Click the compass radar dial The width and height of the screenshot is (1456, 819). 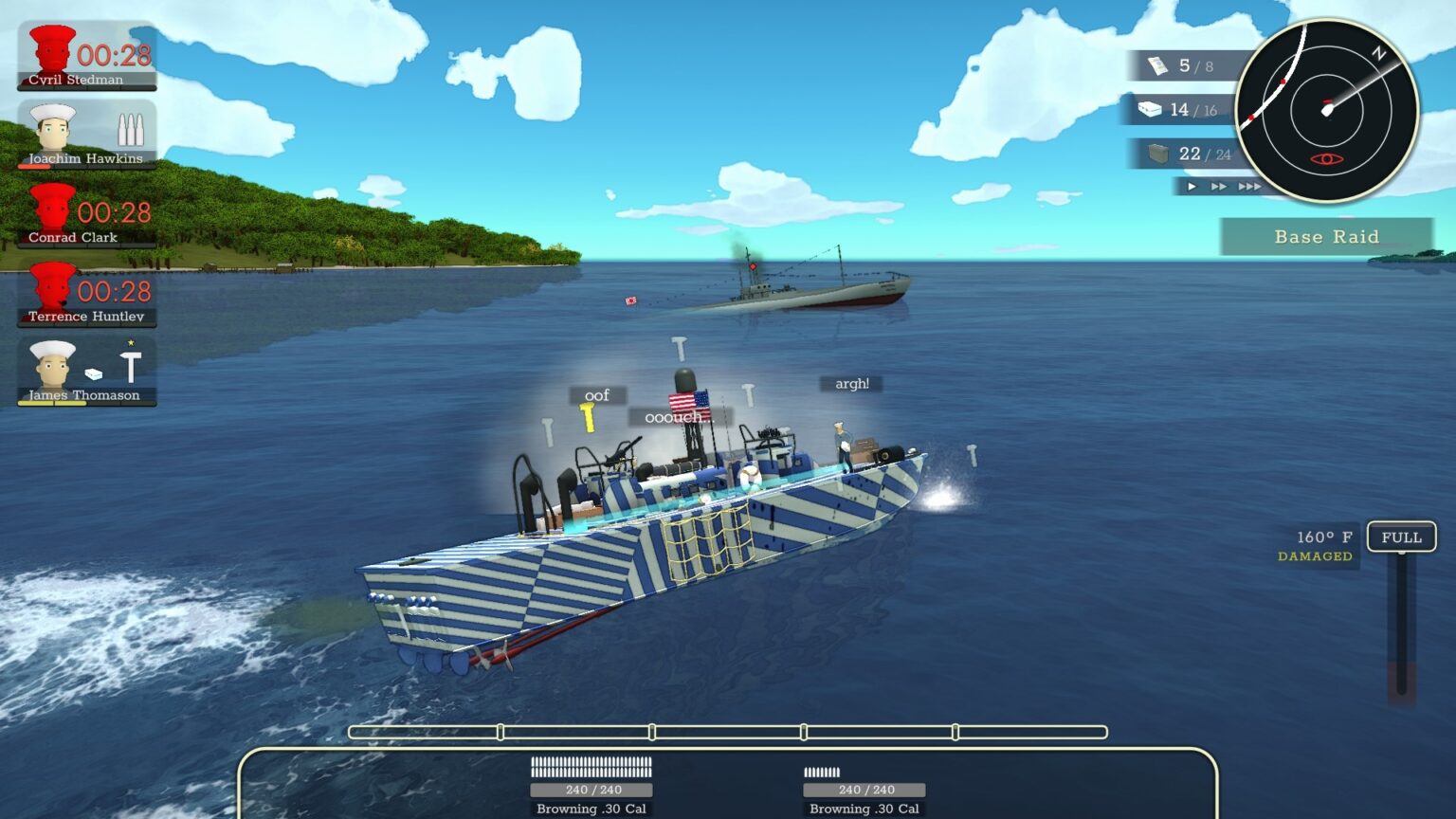pyautogui.click(x=1328, y=110)
